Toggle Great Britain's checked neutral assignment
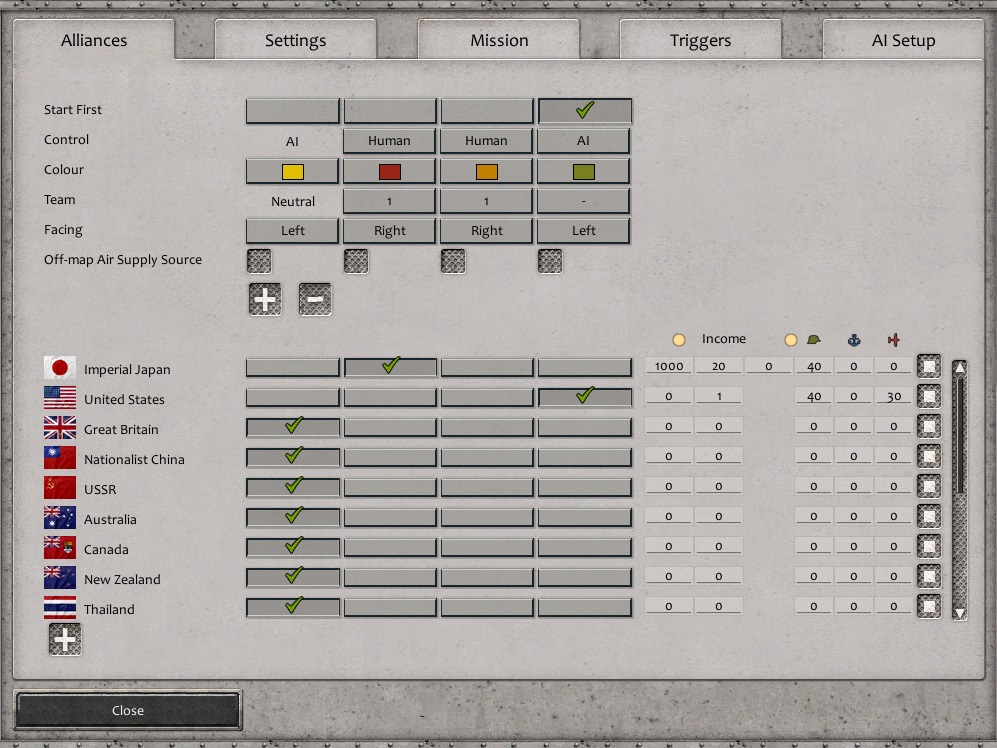Screen dimensions: 997x748 293,427
